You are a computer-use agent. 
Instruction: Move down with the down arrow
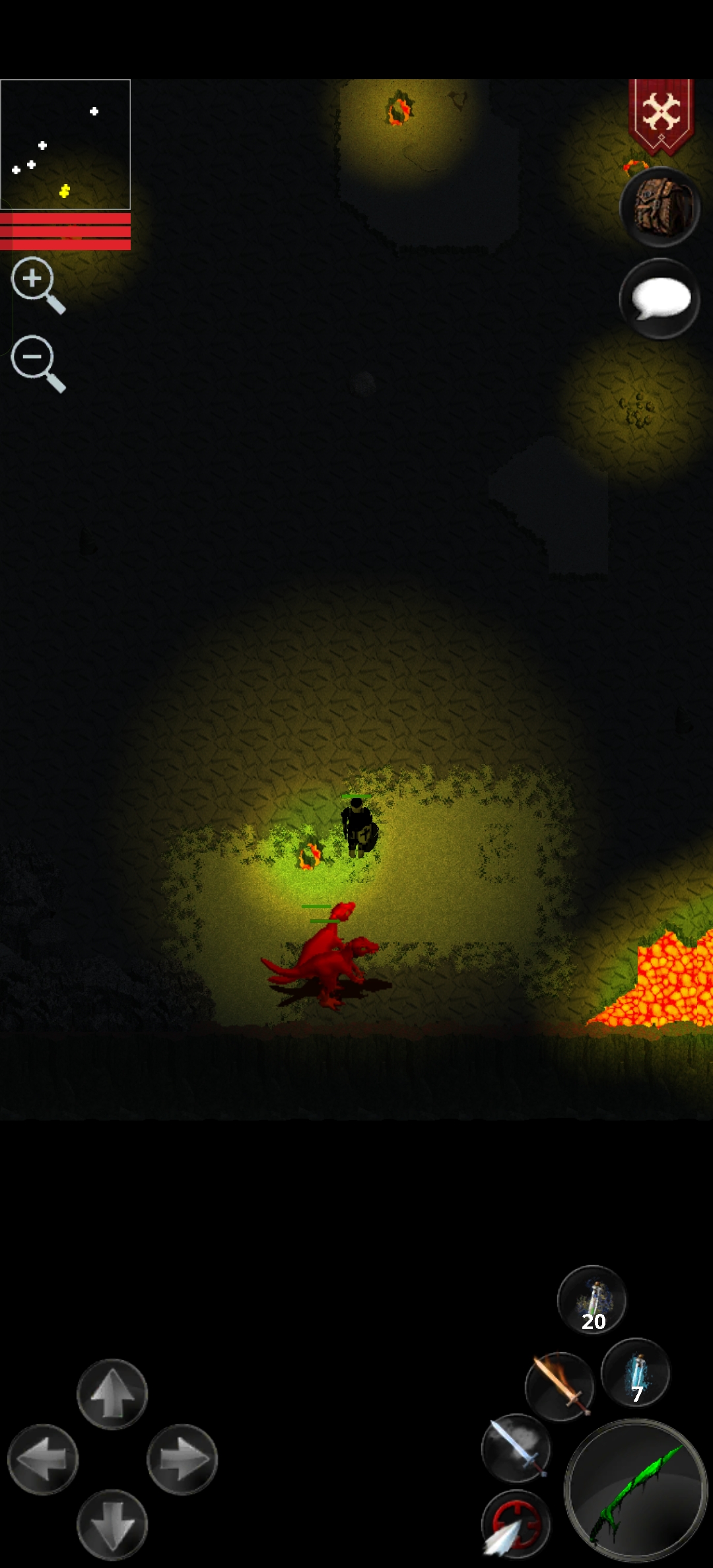point(112,1524)
